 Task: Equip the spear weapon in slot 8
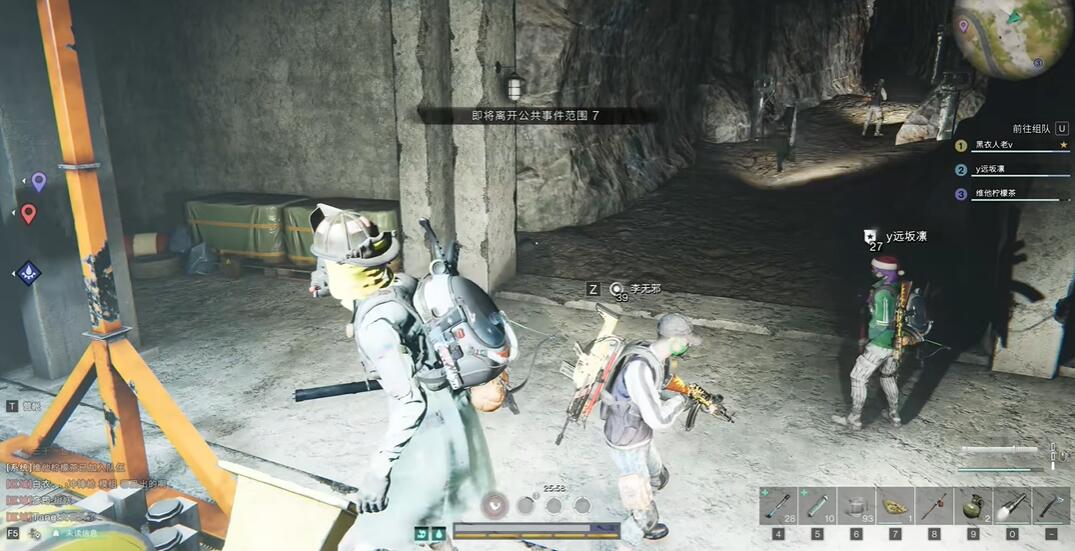(x=934, y=506)
